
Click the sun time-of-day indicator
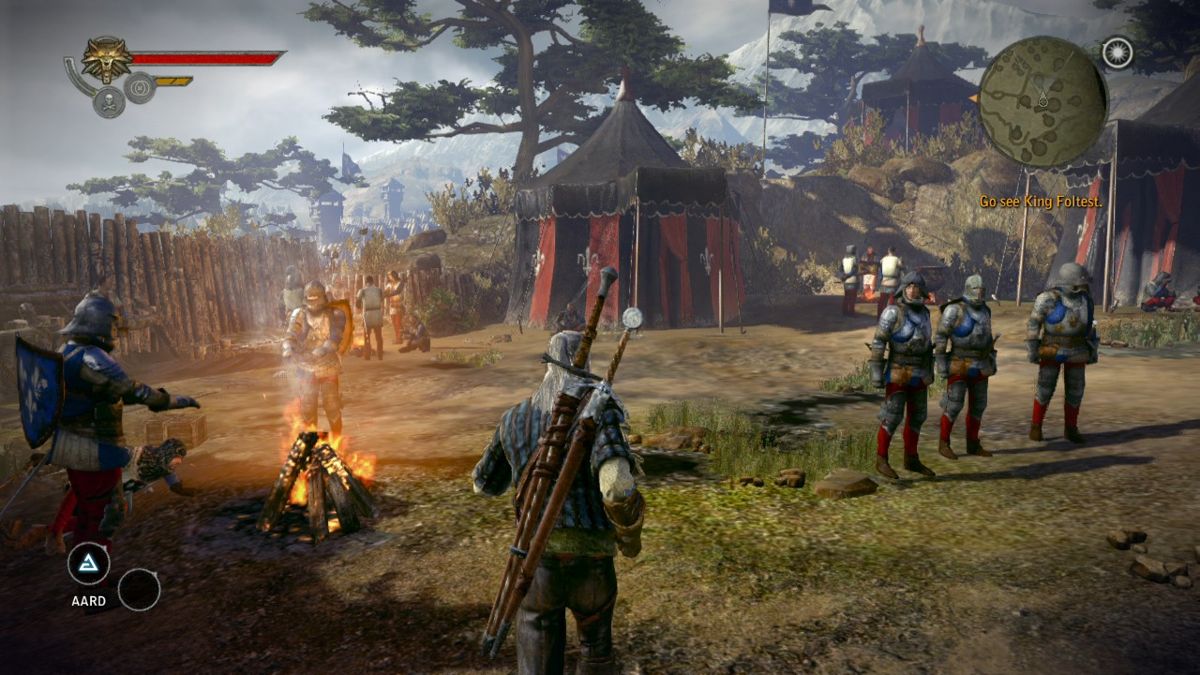(x=1117, y=53)
